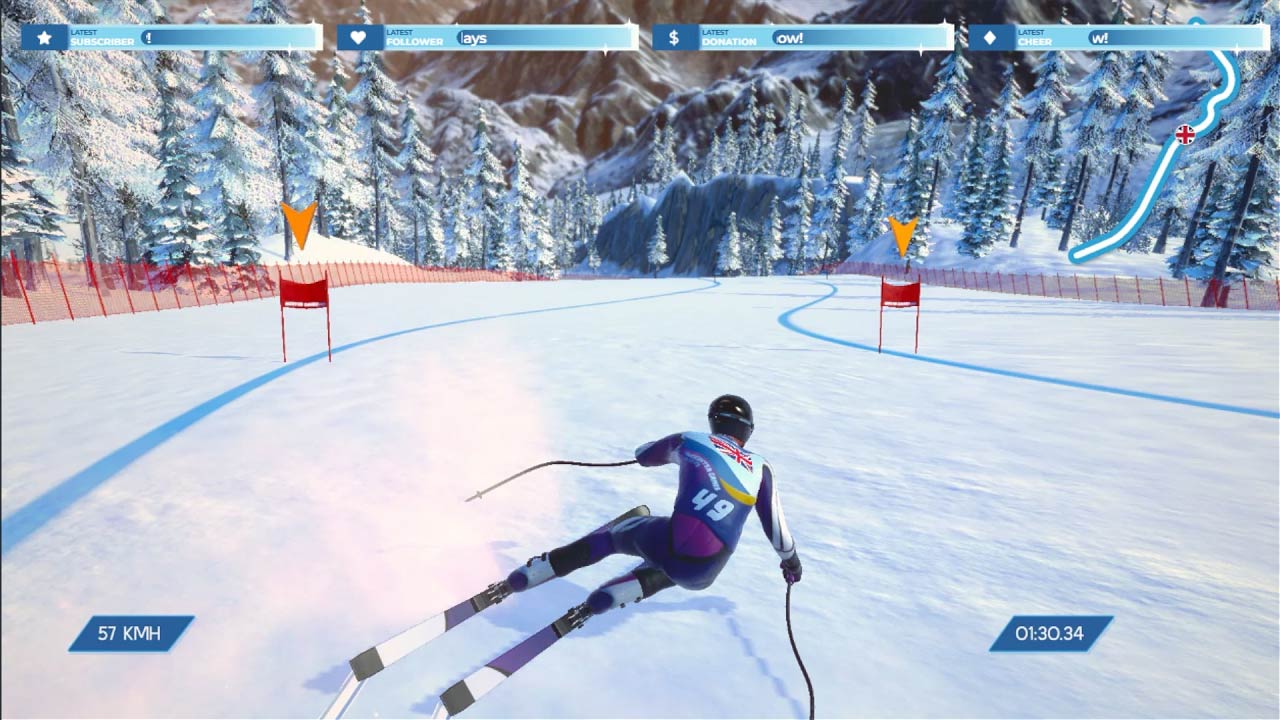Viewport: 1280px width, 720px height.
Task: Click the dollar sign icon for Latest Donation
Action: click(x=673, y=36)
